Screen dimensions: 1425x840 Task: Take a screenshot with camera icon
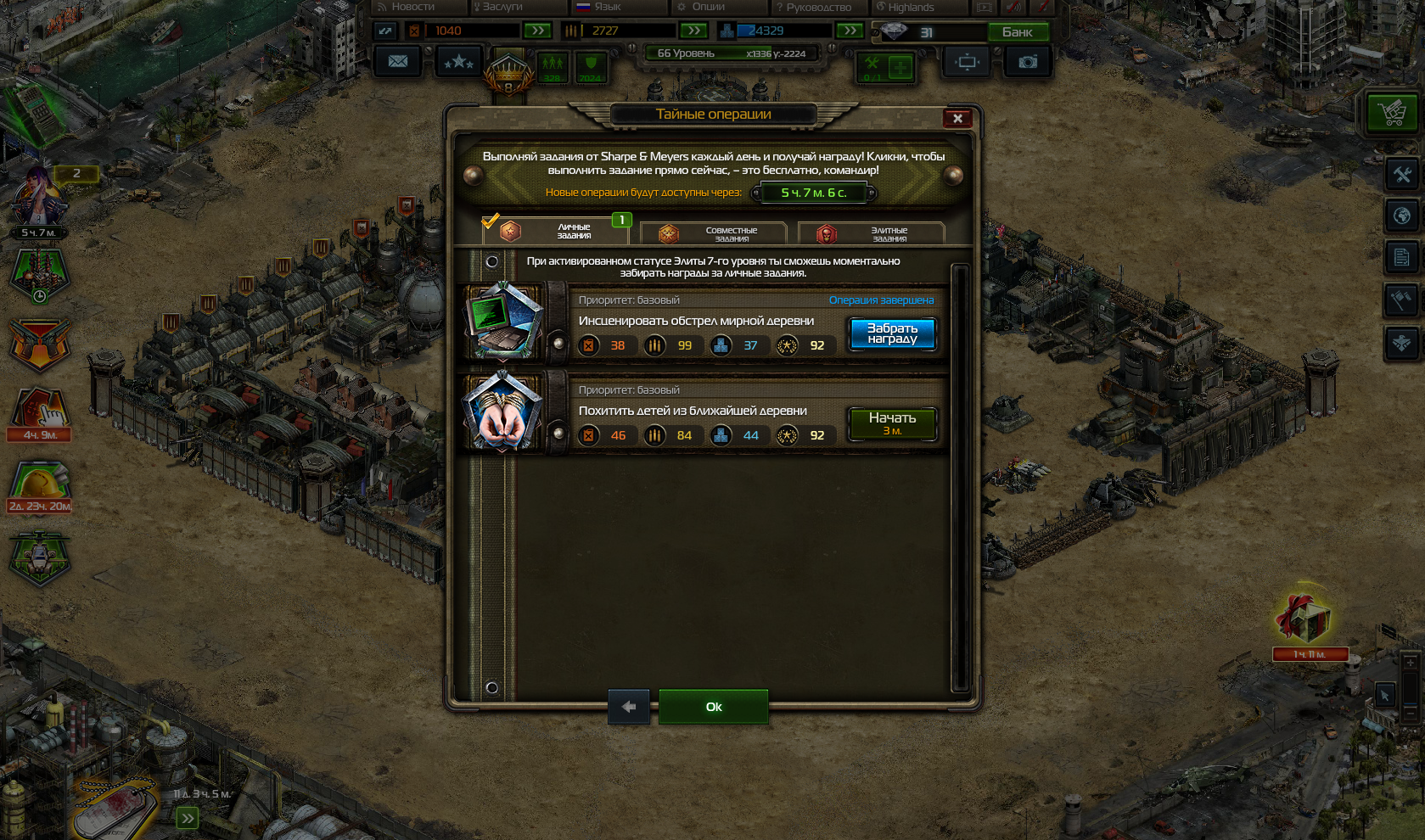pos(1028,62)
